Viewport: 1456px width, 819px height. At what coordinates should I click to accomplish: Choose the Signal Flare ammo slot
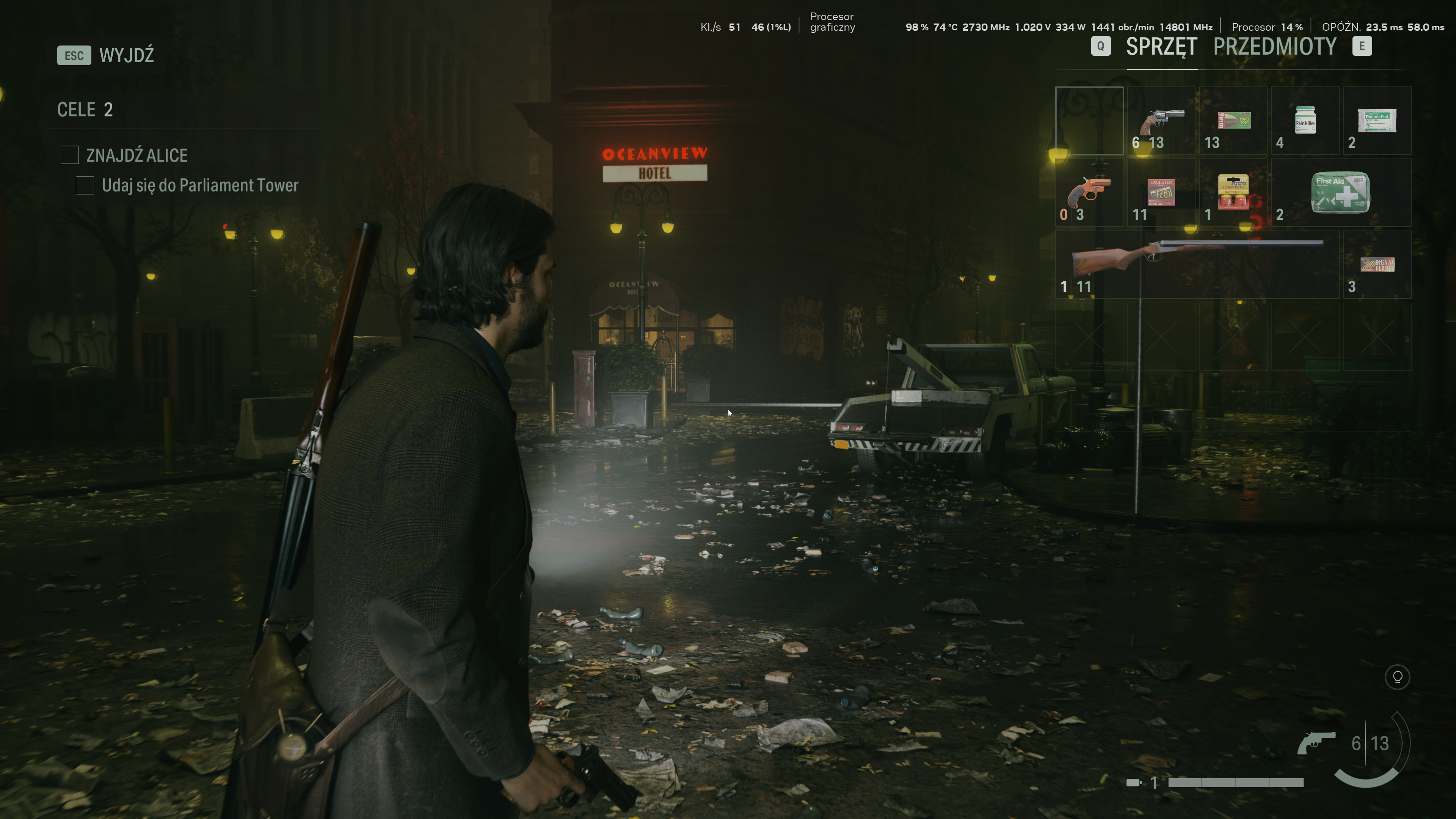[1377, 265]
